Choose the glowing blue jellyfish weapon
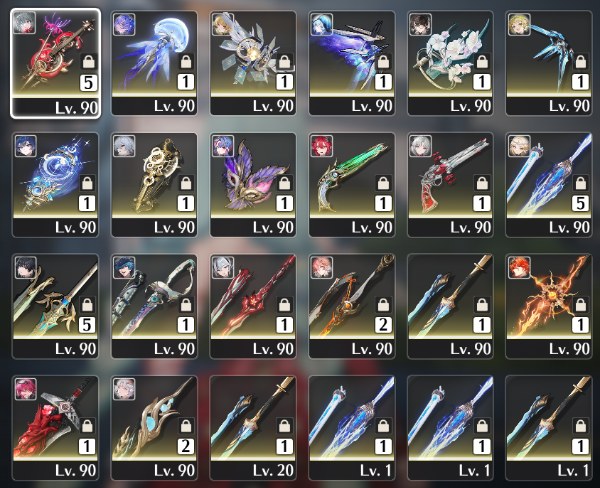This screenshot has width=600, height=488. click(154, 61)
